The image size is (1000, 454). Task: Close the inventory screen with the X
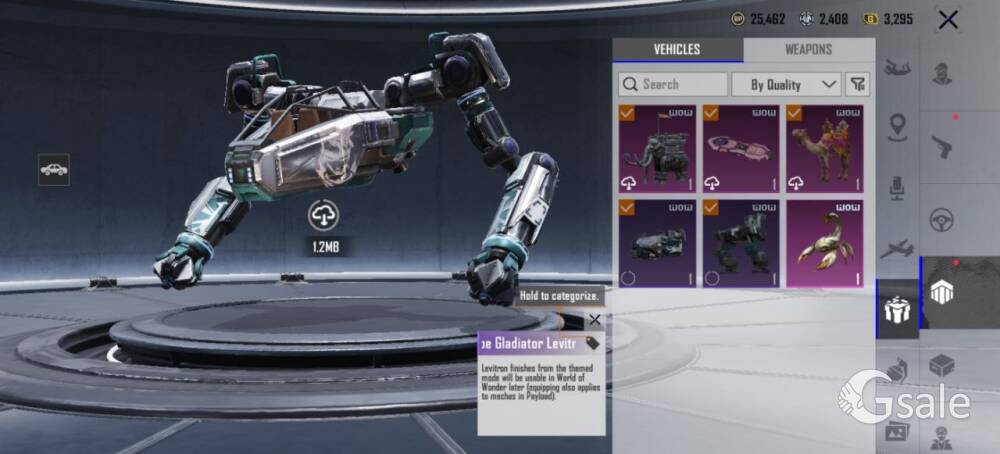[x=949, y=19]
